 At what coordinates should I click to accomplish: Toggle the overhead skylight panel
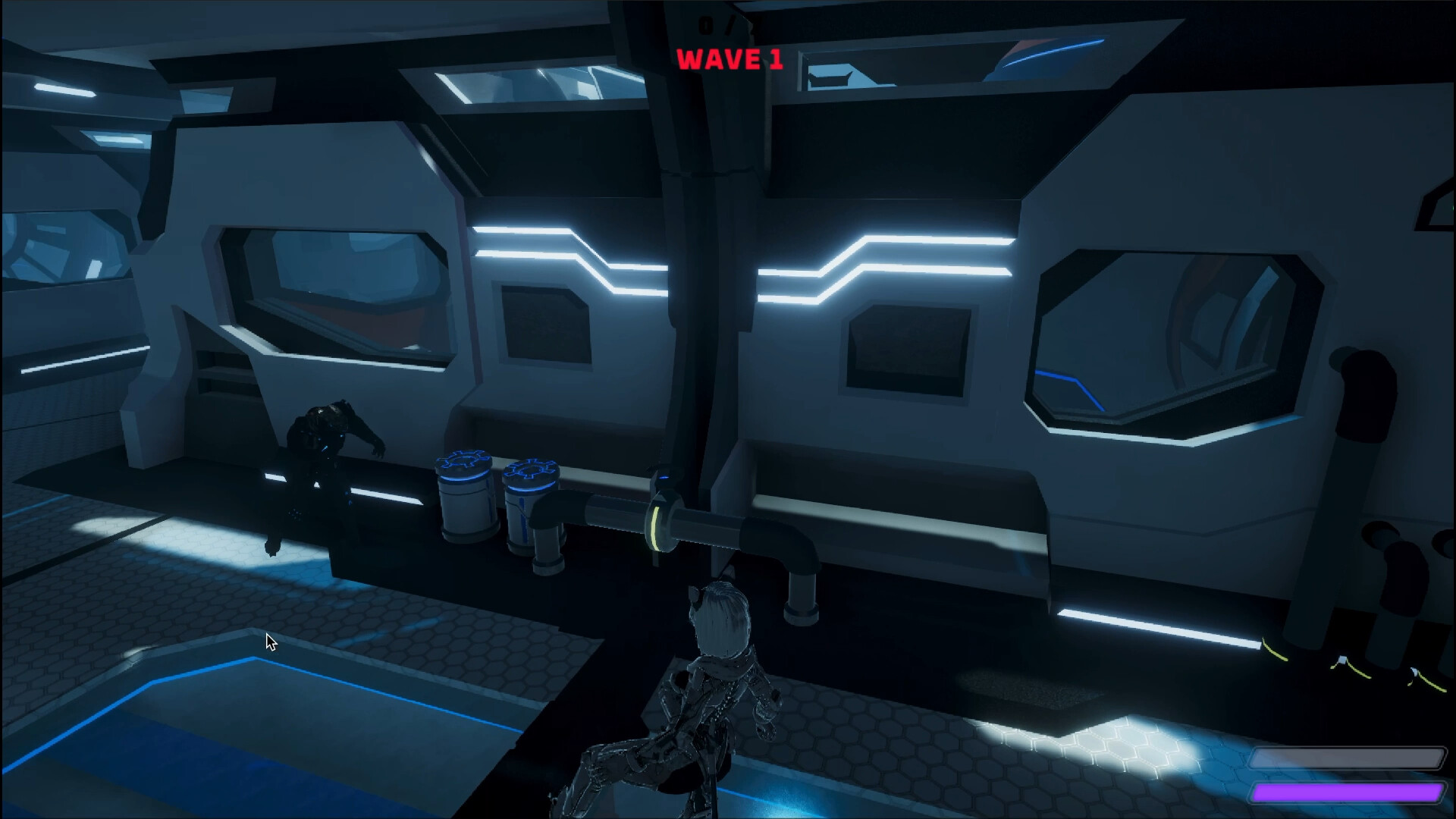pos(531,83)
